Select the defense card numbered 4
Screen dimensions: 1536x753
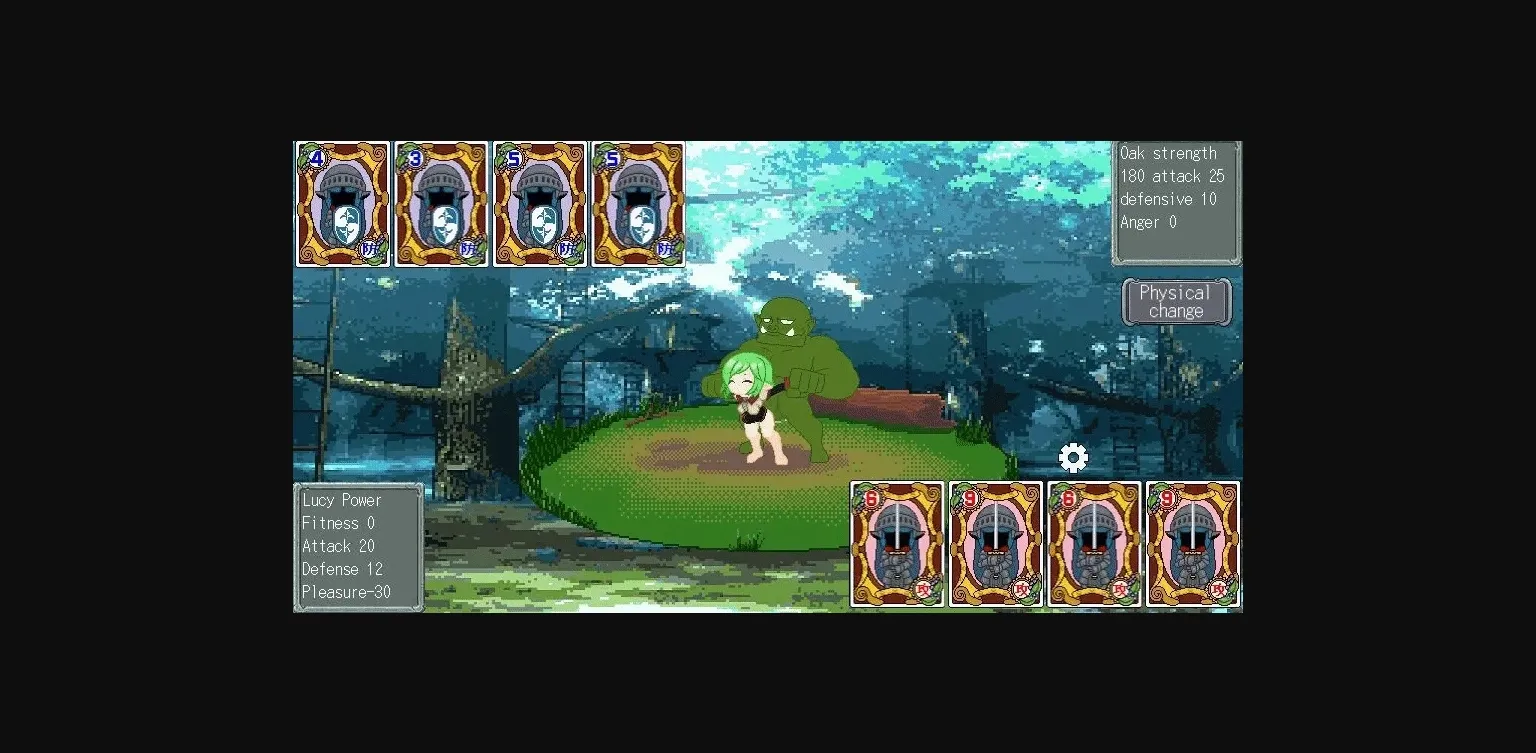pos(342,205)
